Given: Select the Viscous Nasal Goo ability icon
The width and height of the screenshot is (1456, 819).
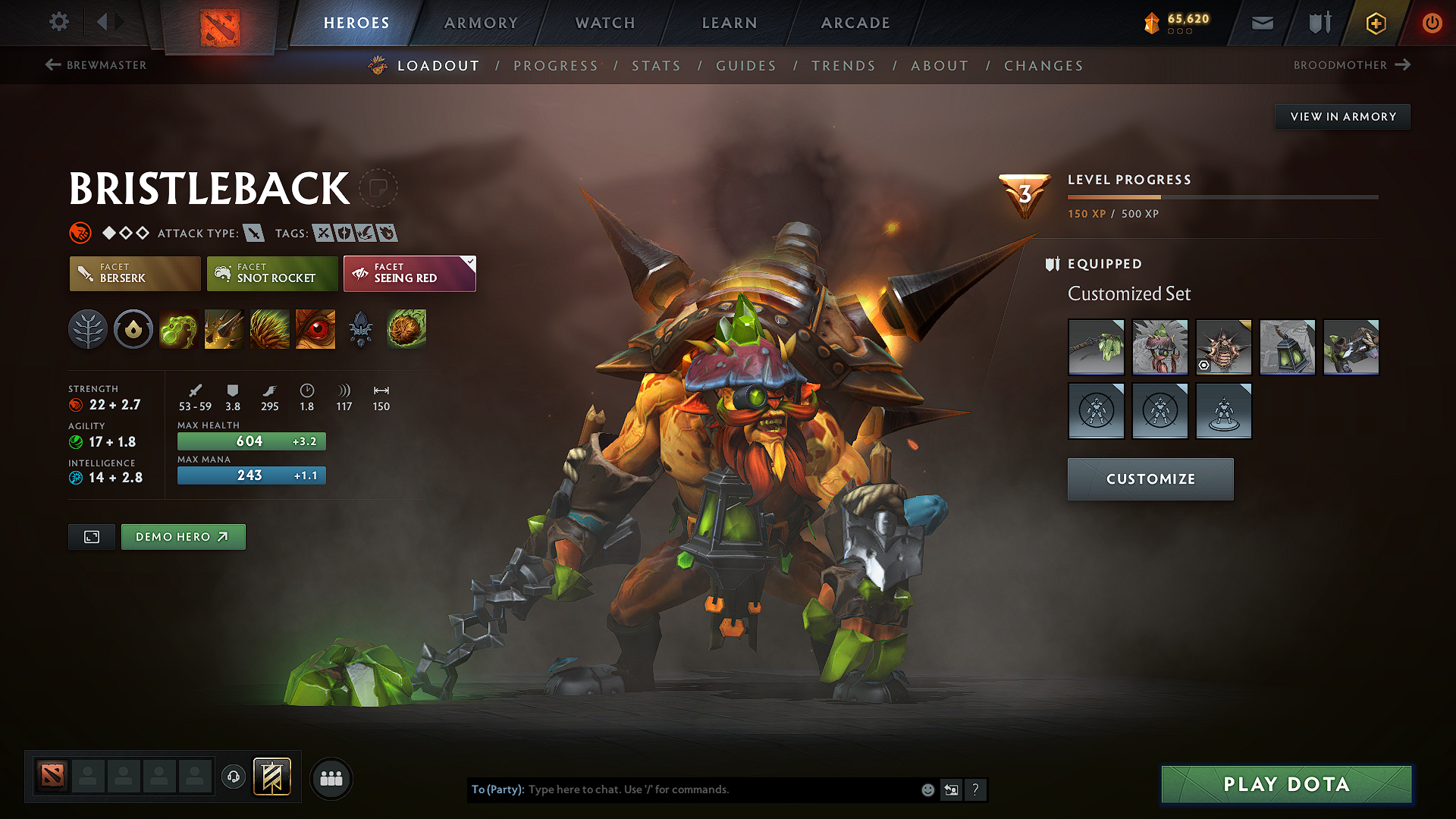Looking at the screenshot, I should pos(179,329).
